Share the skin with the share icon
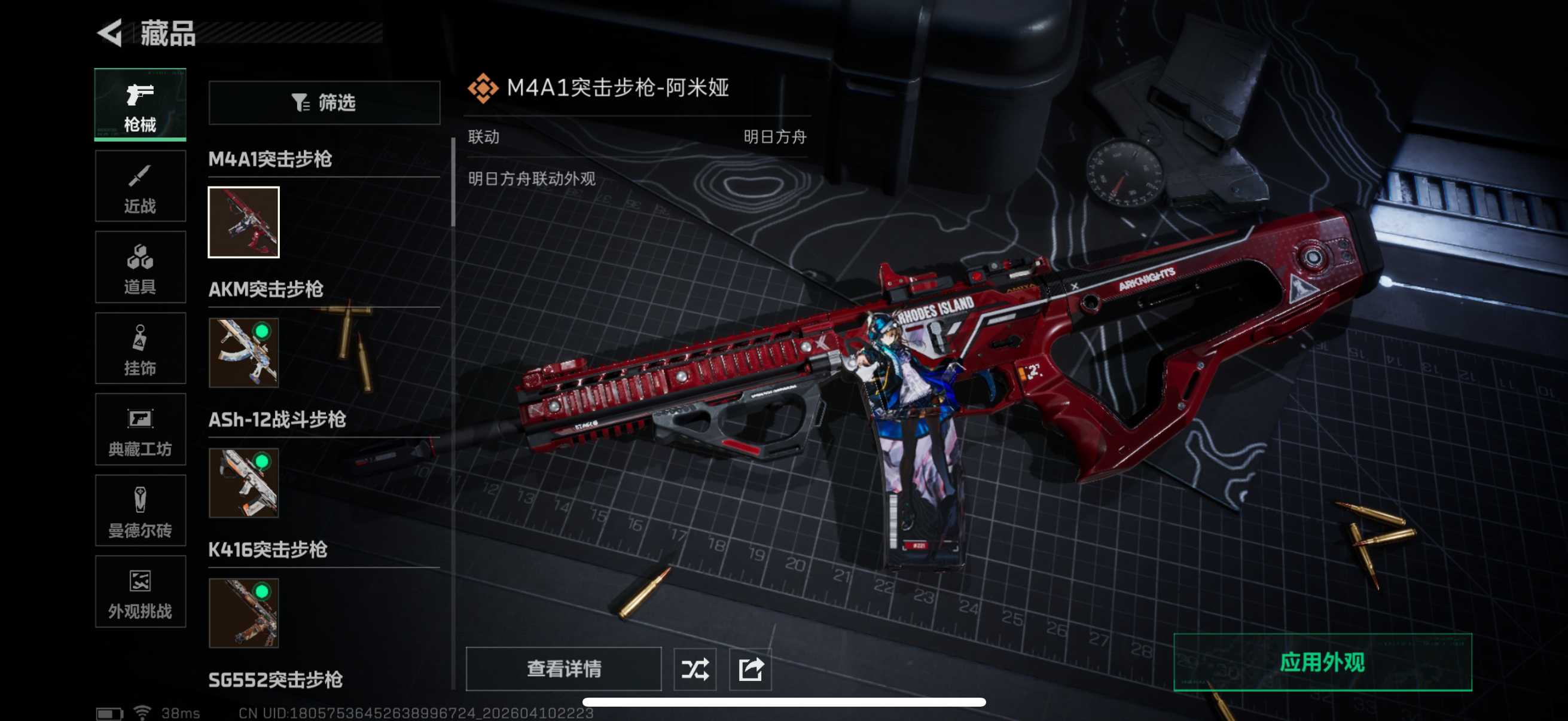 [750, 669]
